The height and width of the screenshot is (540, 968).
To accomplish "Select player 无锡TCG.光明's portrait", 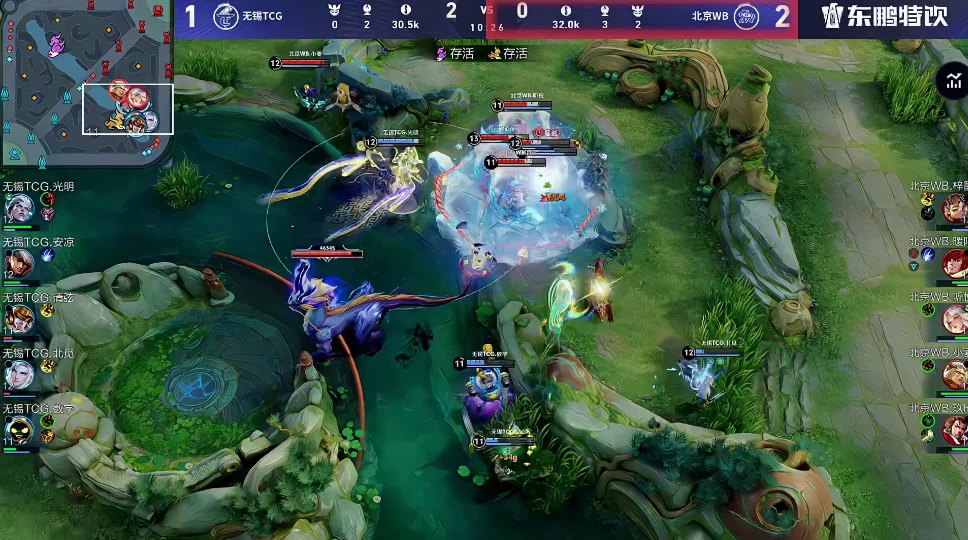I will [x=18, y=207].
